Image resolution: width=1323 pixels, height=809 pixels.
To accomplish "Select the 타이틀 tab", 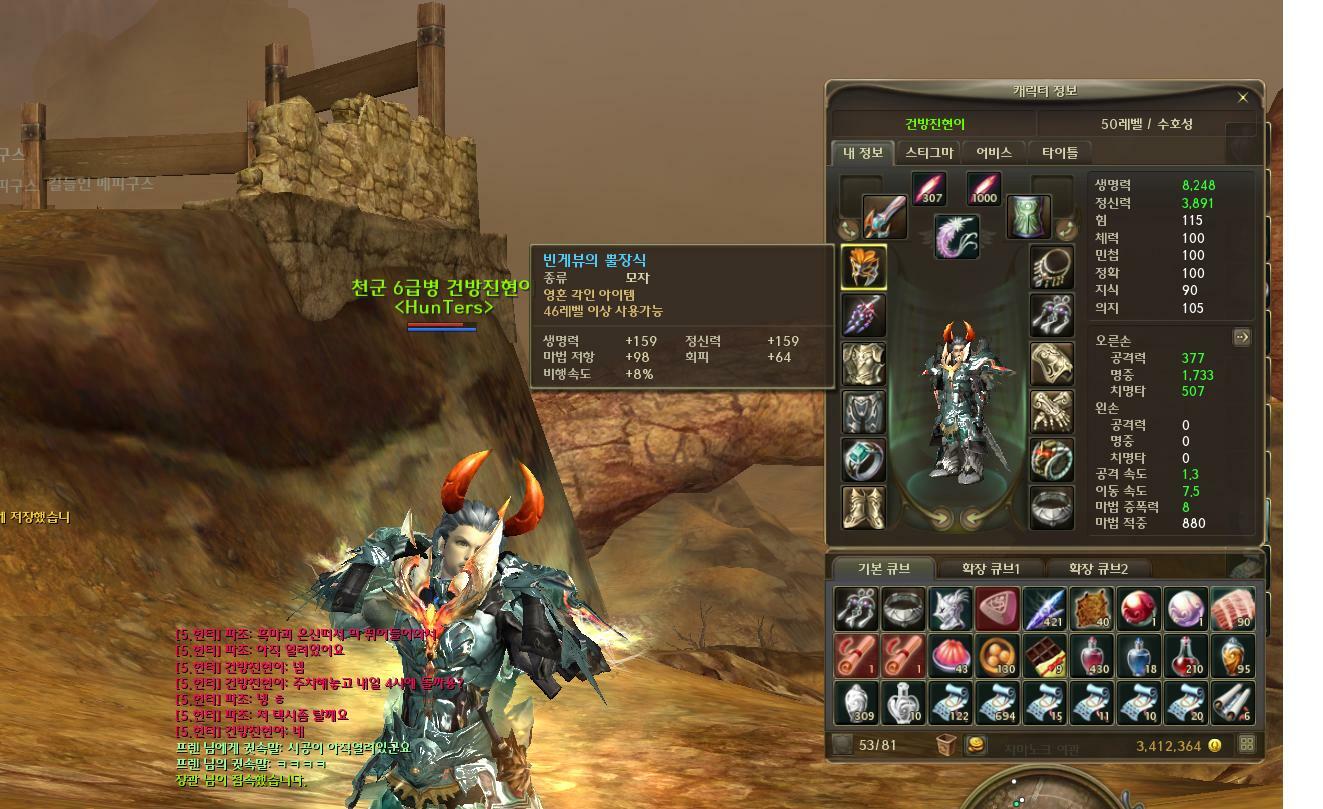I will coord(1060,153).
